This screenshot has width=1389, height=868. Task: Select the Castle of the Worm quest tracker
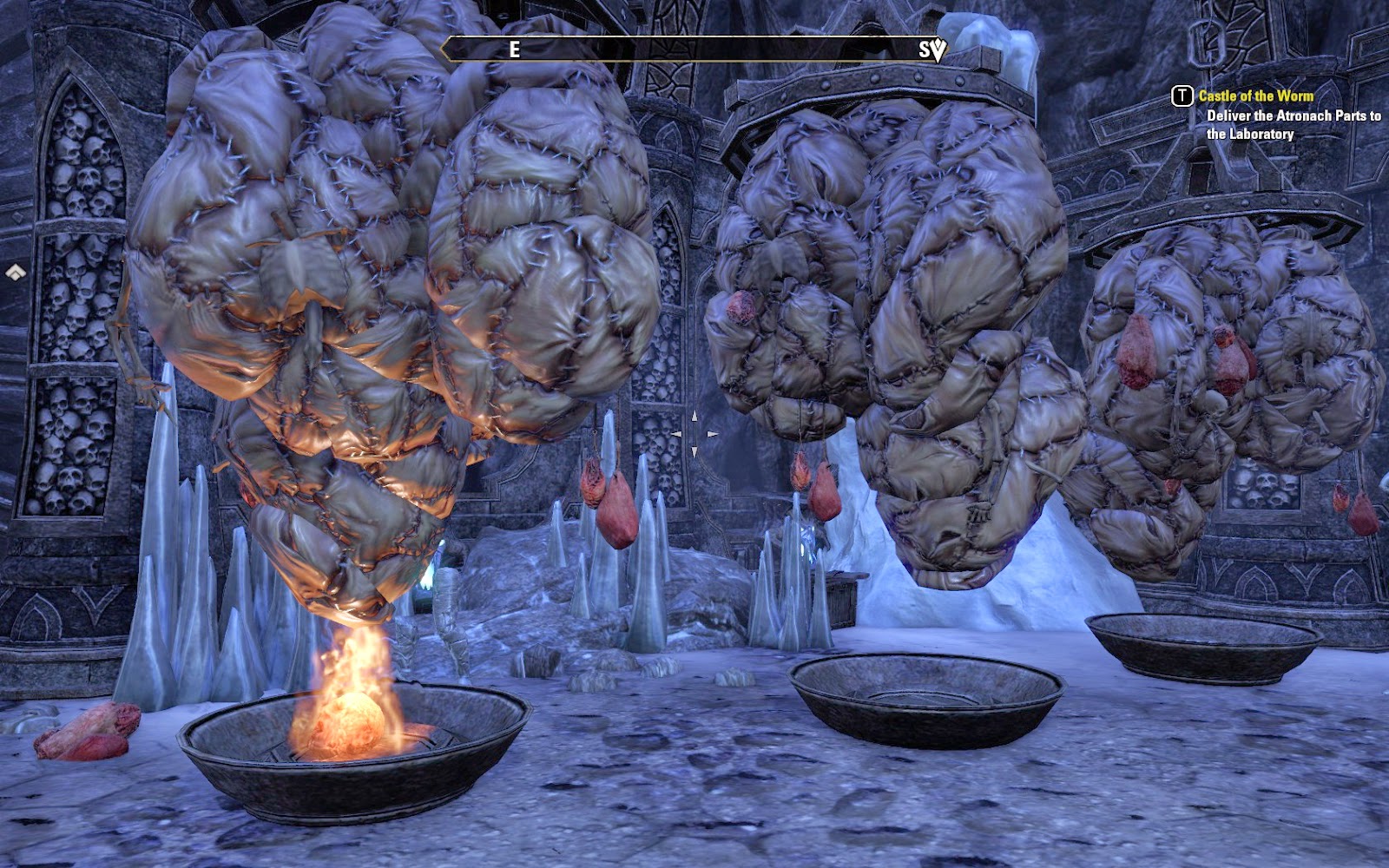tap(1255, 96)
